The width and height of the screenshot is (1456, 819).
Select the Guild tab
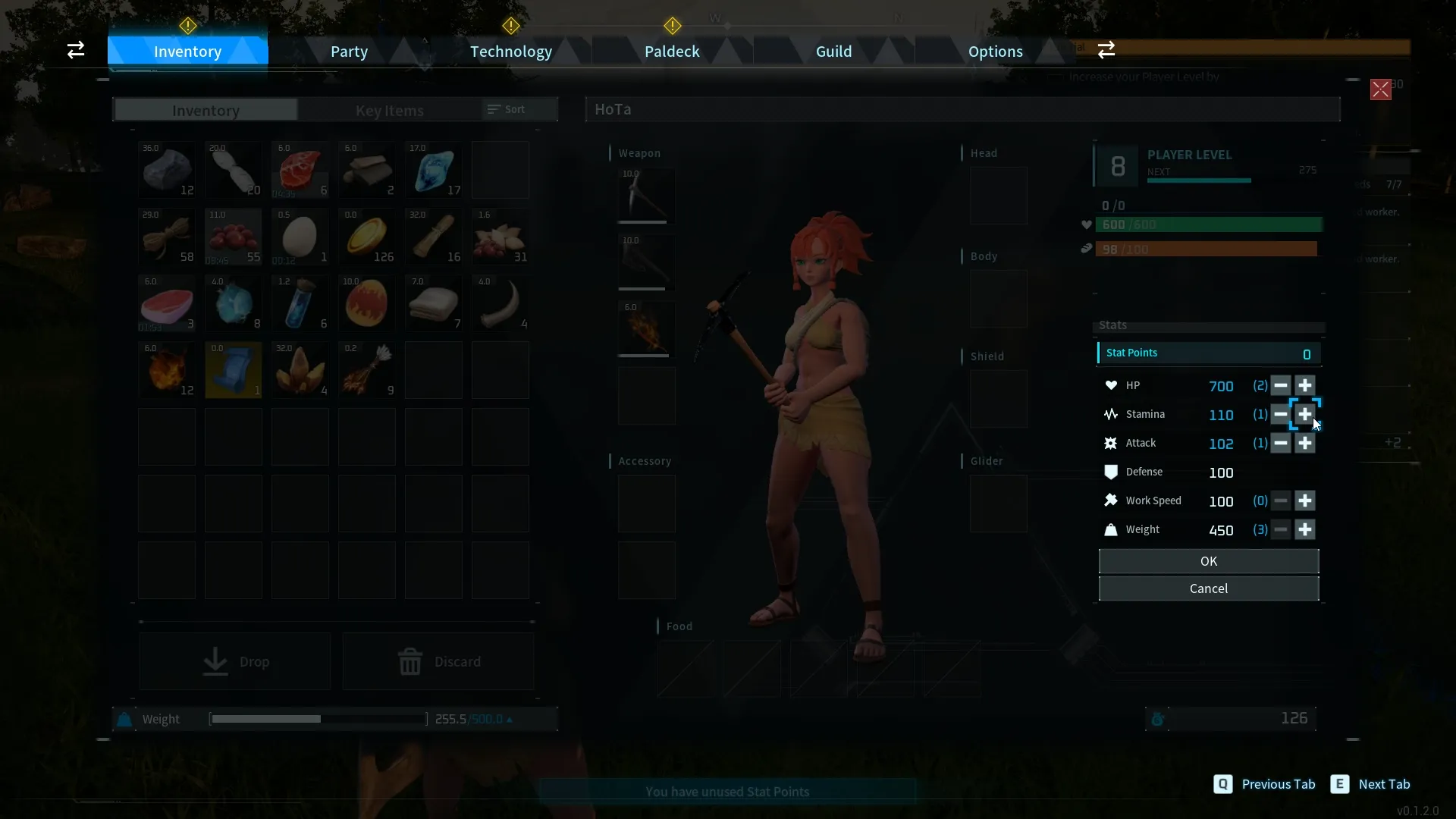coord(833,52)
